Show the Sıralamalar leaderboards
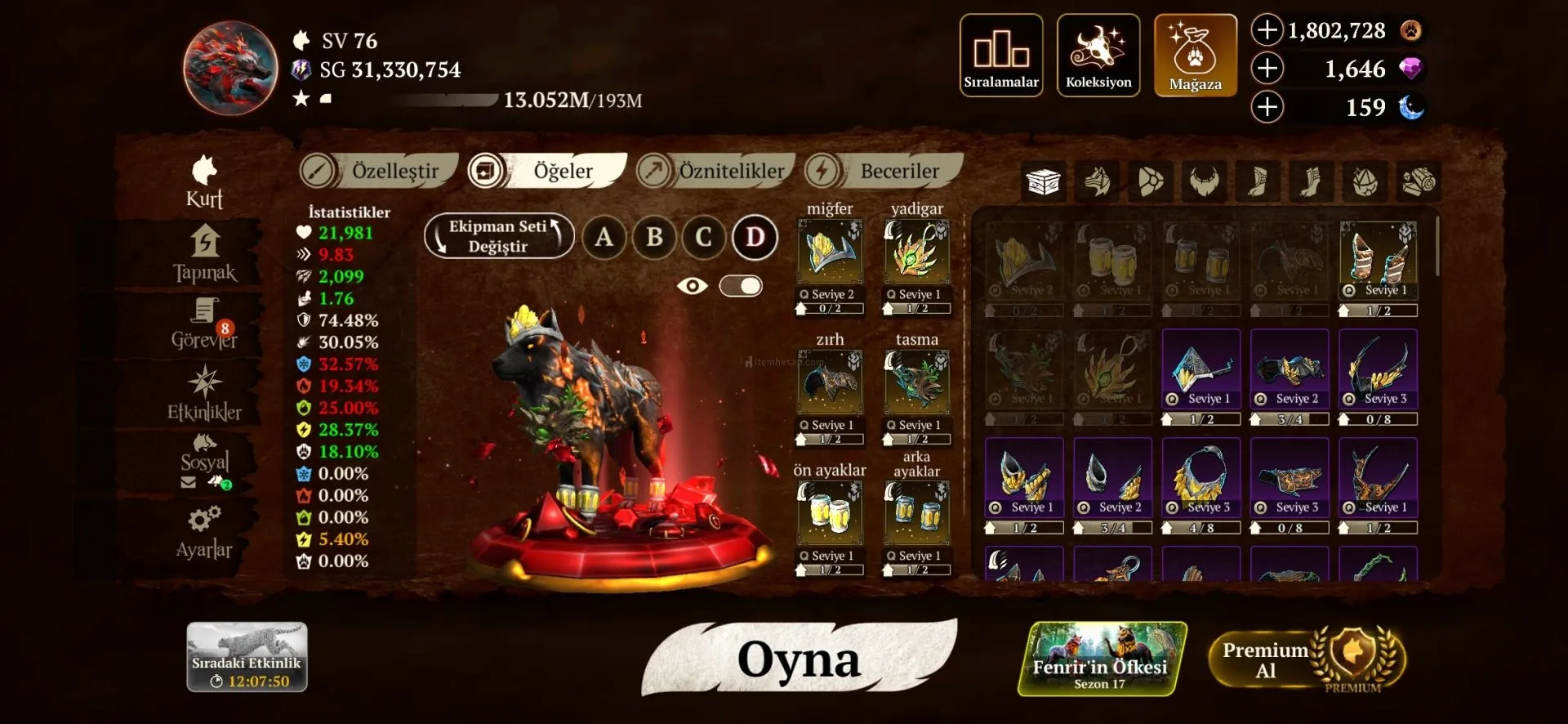1568x724 pixels. 1001,56
